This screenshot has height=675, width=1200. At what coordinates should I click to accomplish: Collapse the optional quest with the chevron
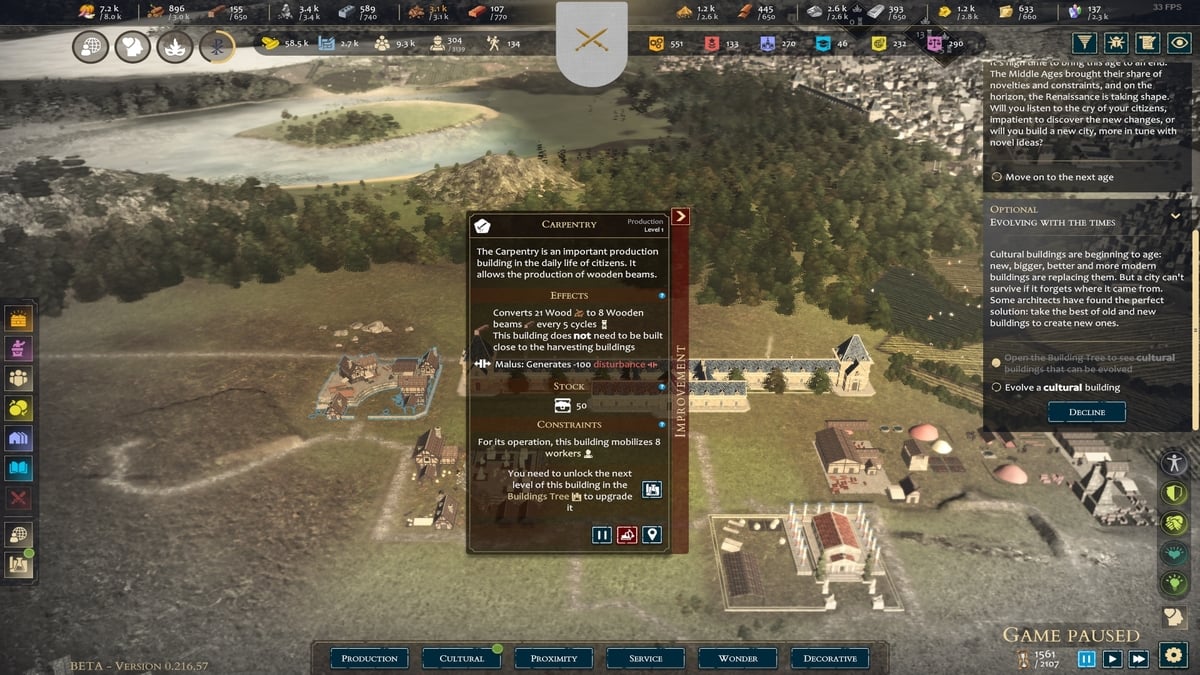coord(1175,215)
